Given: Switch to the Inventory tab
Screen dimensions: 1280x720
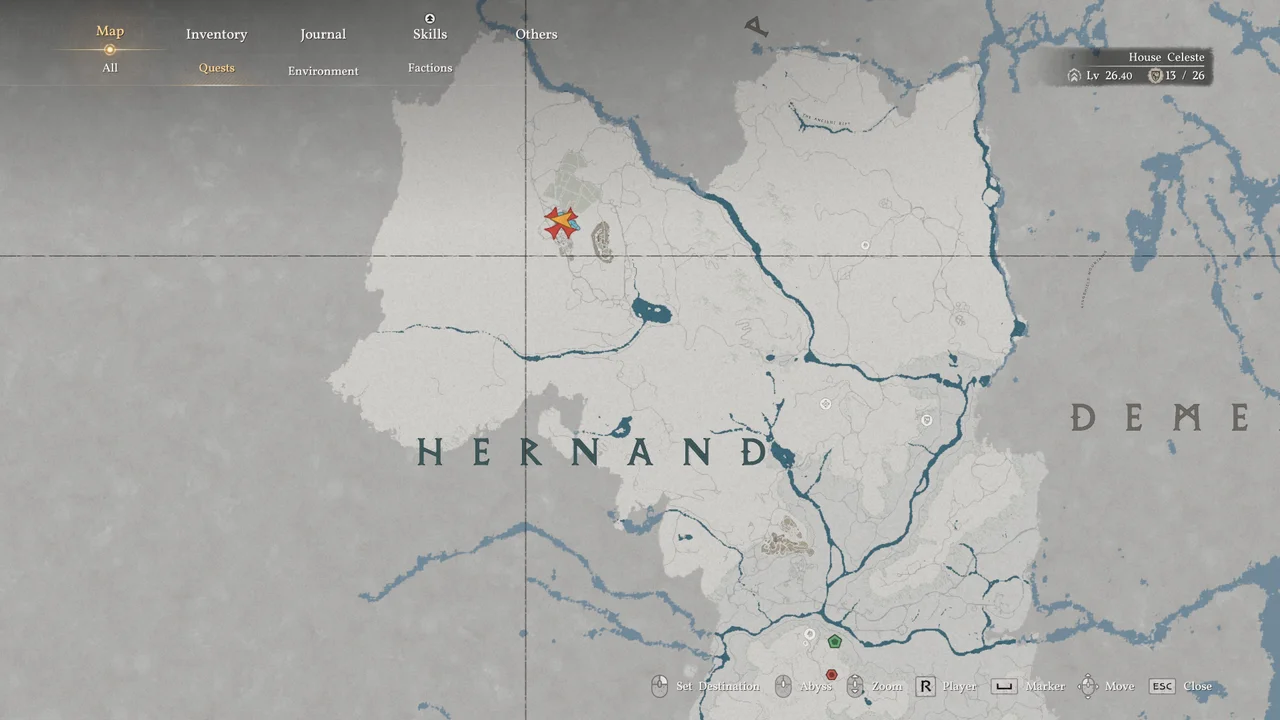Looking at the screenshot, I should tap(216, 34).
